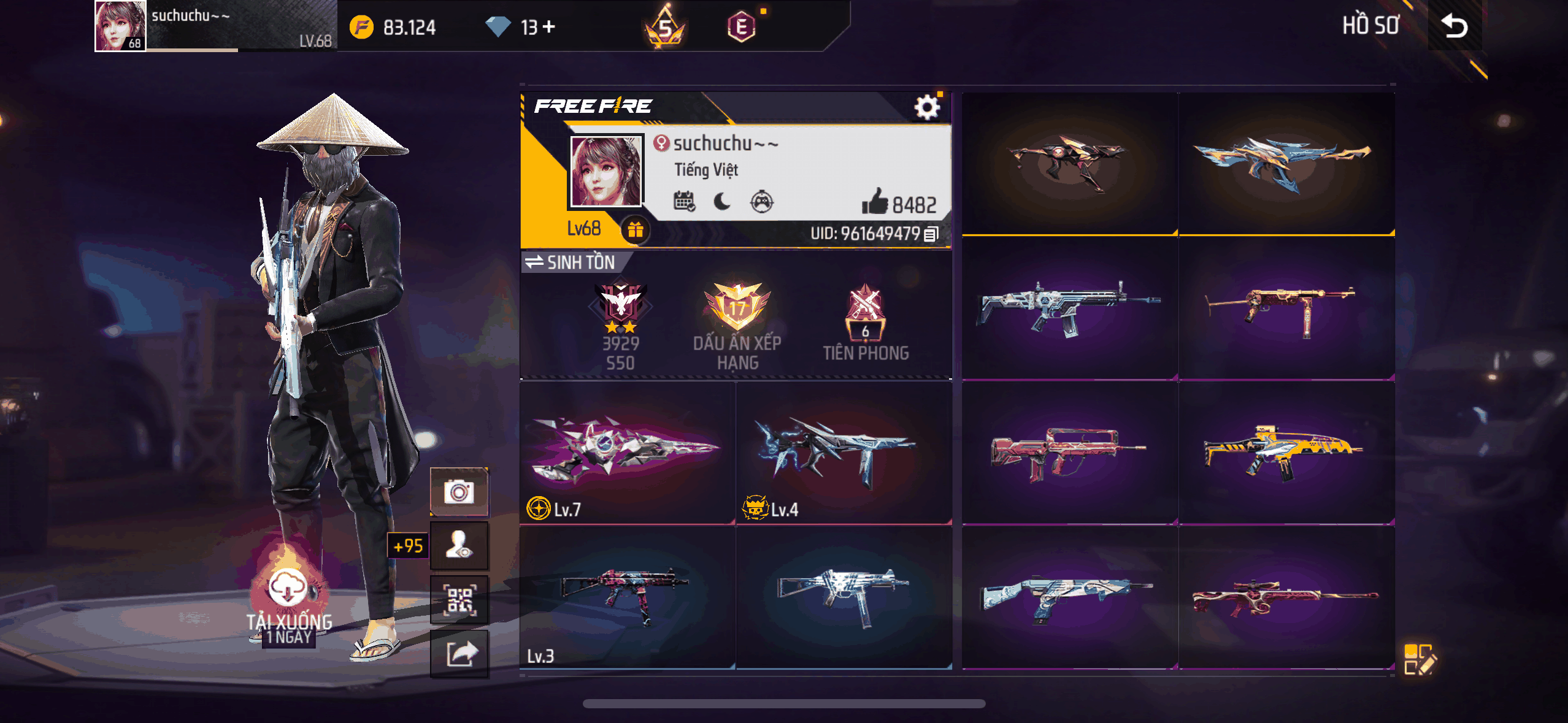This screenshot has width=1568, height=723.
Task: Toggle character visibility with the avatar-eye icon
Action: (x=459, y=545)
